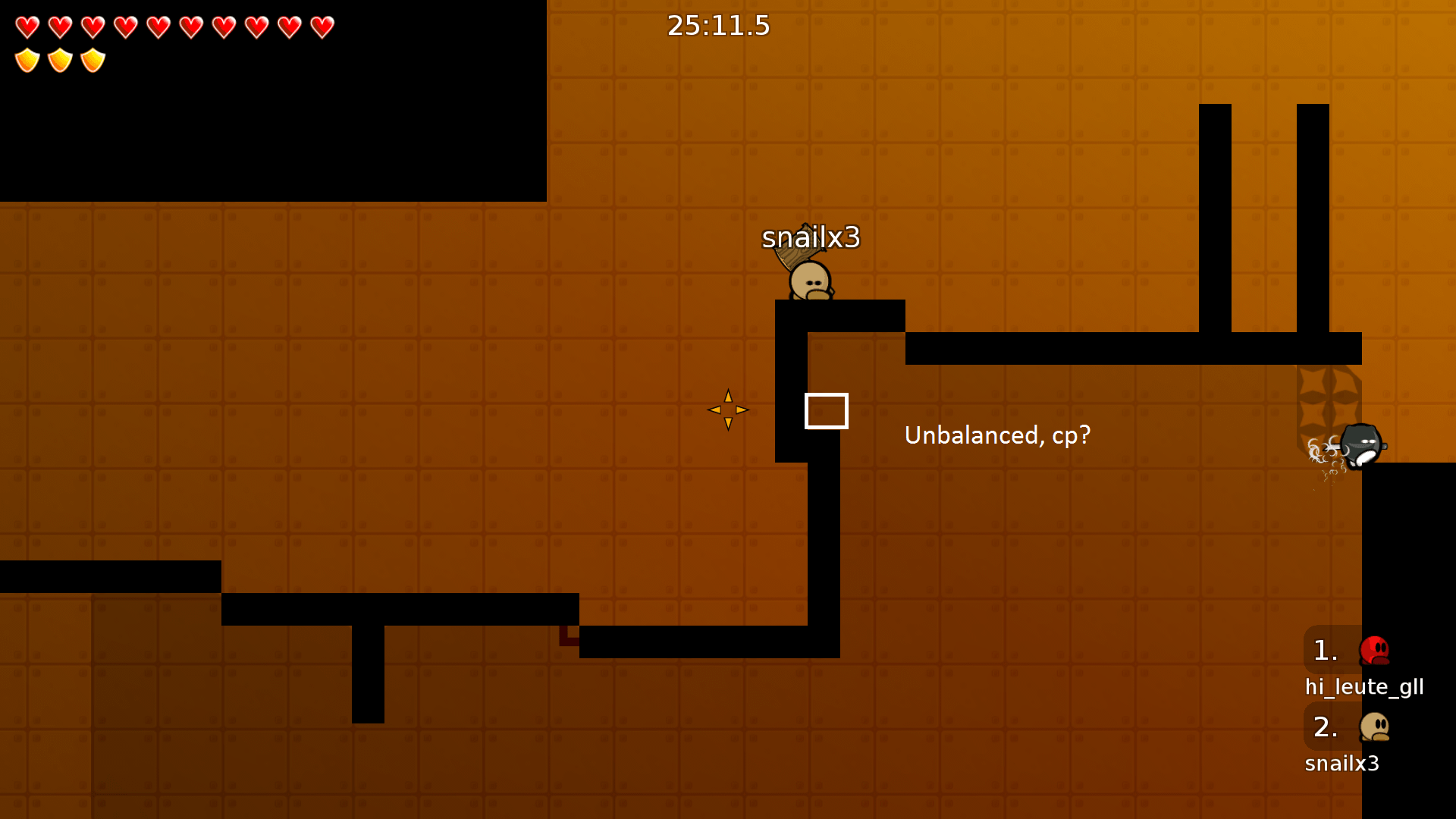Image resolution: width=1456 pixels, height=819 pixels.
Task: Open details for the snailx3 scoreboard row
Action: tap(1342, 764)
